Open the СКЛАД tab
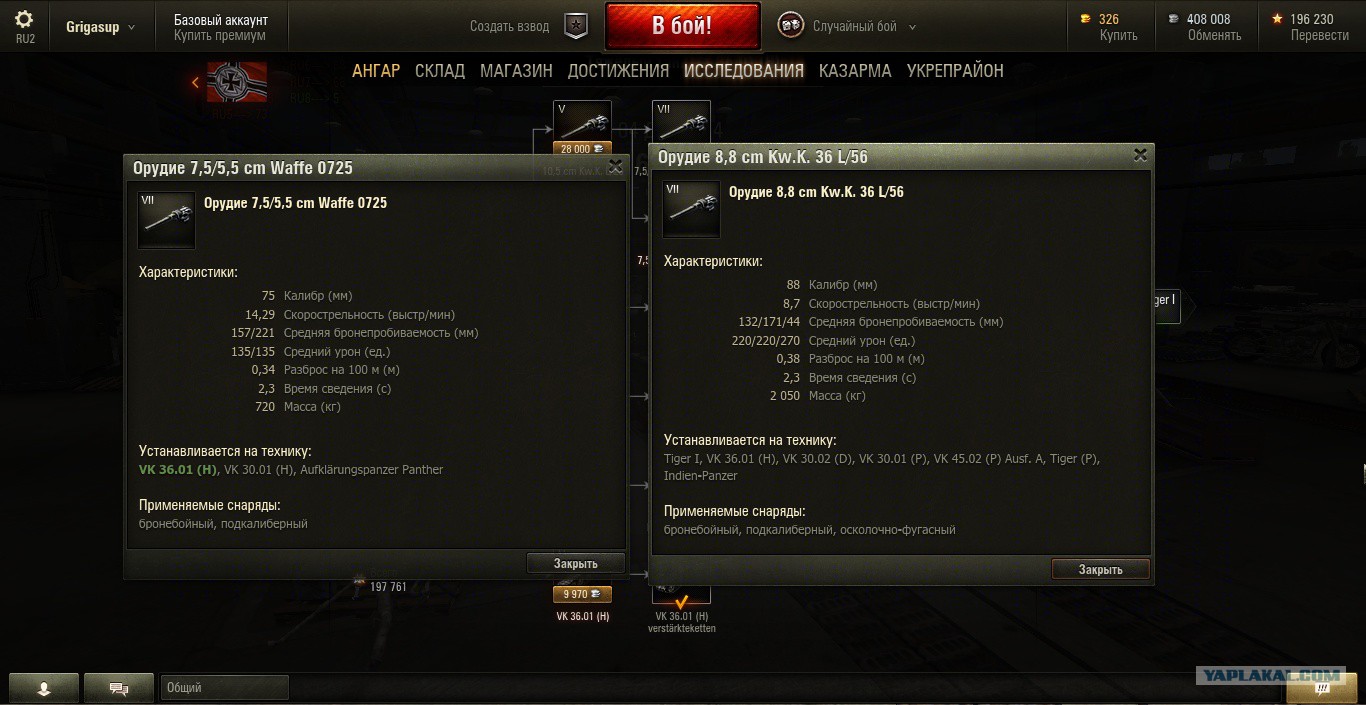Viewport: 1366px width, 705px height. pos(440,71)
